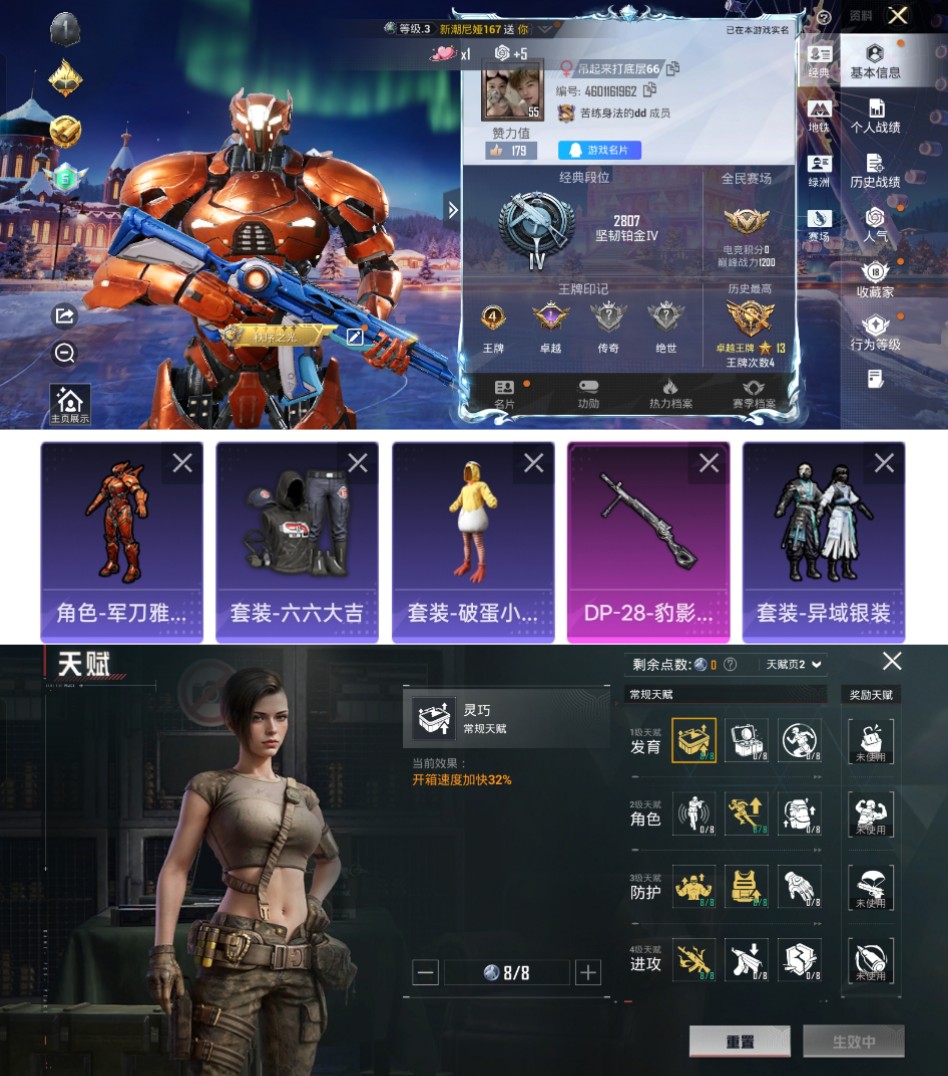Screen dimensions: 948x1076
Task: Select the yellow chick costume card
Action: point(472,541)
